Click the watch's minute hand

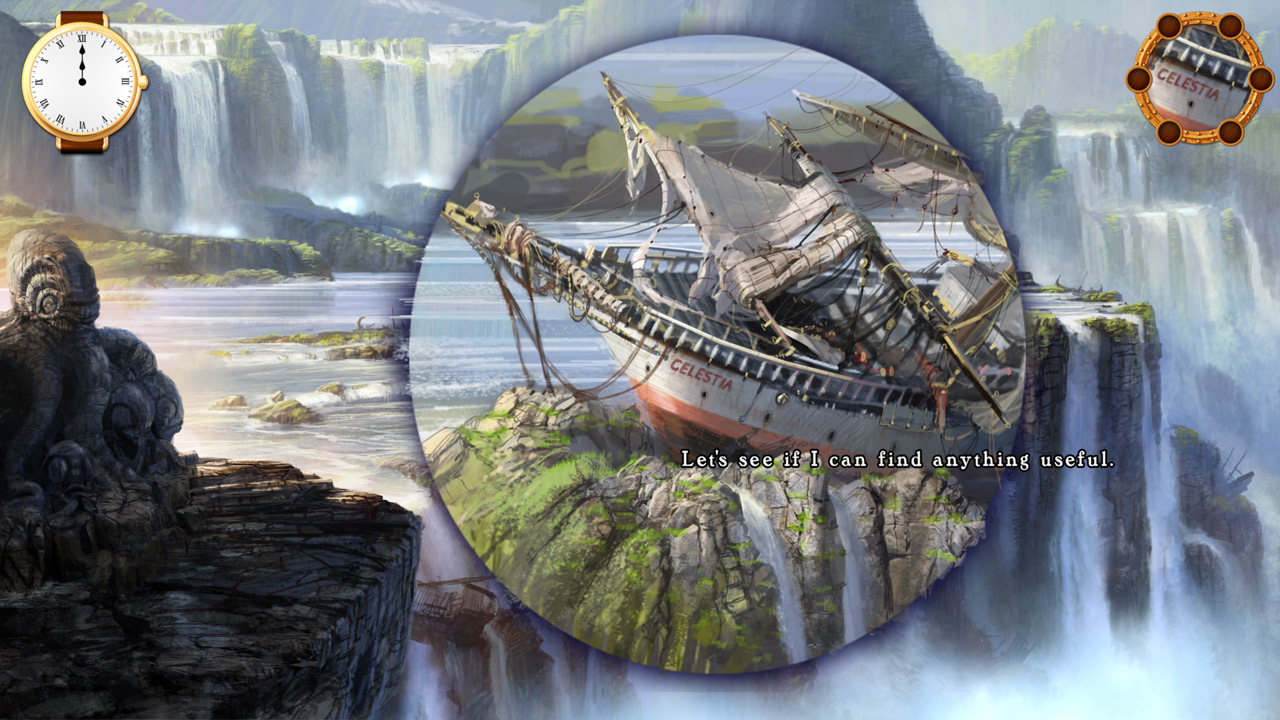(x=82, y=52)
